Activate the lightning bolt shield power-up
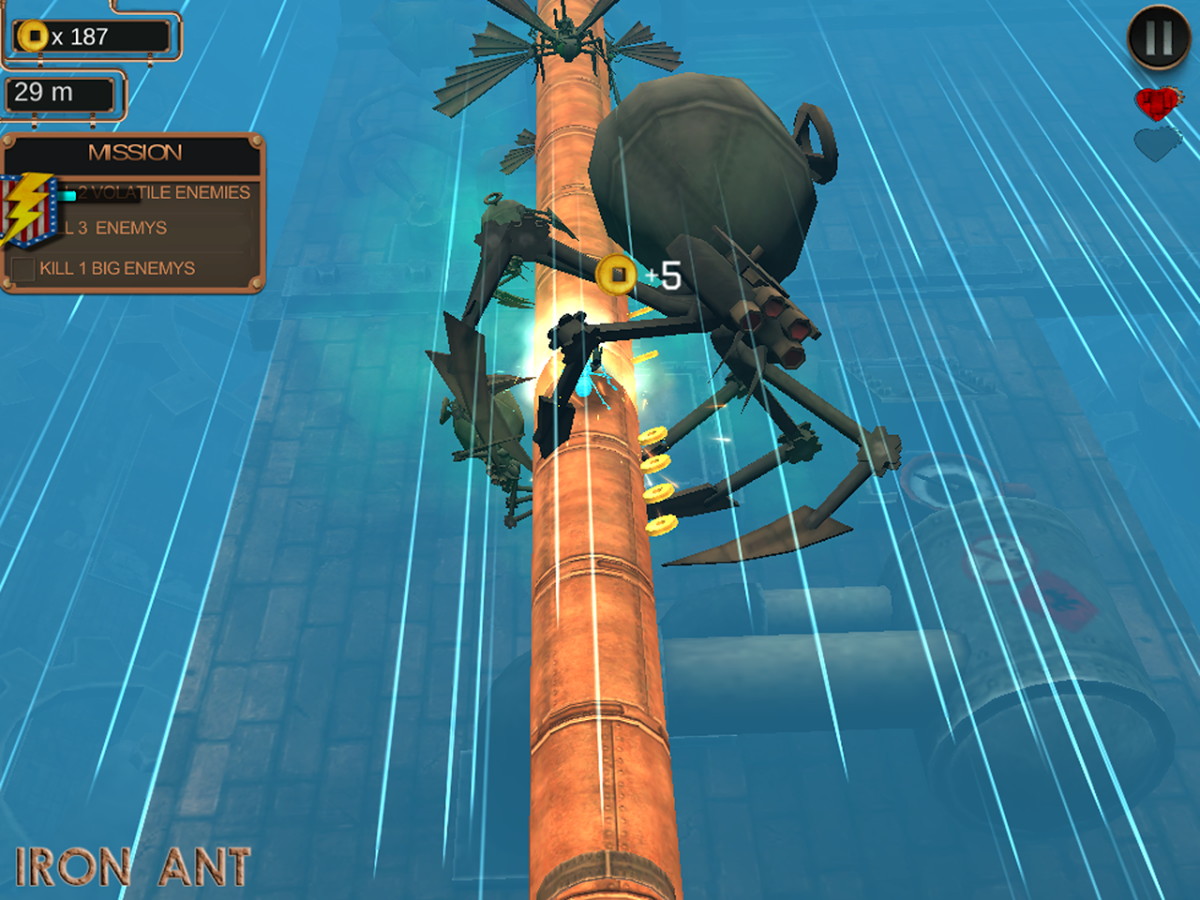The width and height of the screenshot is (1200, 900). (28, 210)
